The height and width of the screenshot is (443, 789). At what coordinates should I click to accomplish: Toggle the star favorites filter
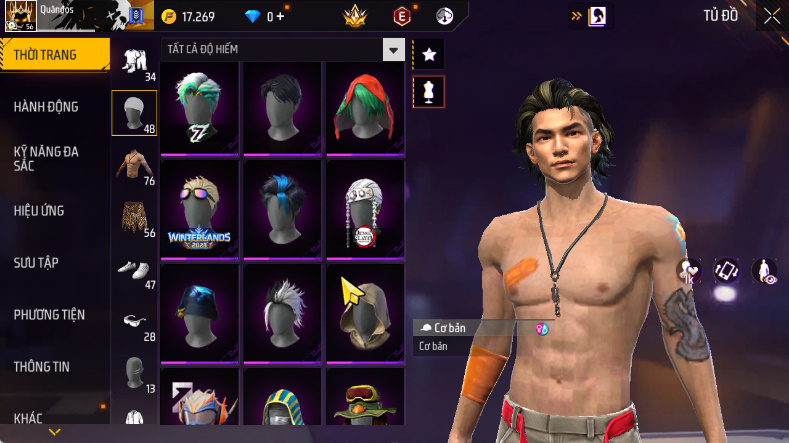(429, 54)
